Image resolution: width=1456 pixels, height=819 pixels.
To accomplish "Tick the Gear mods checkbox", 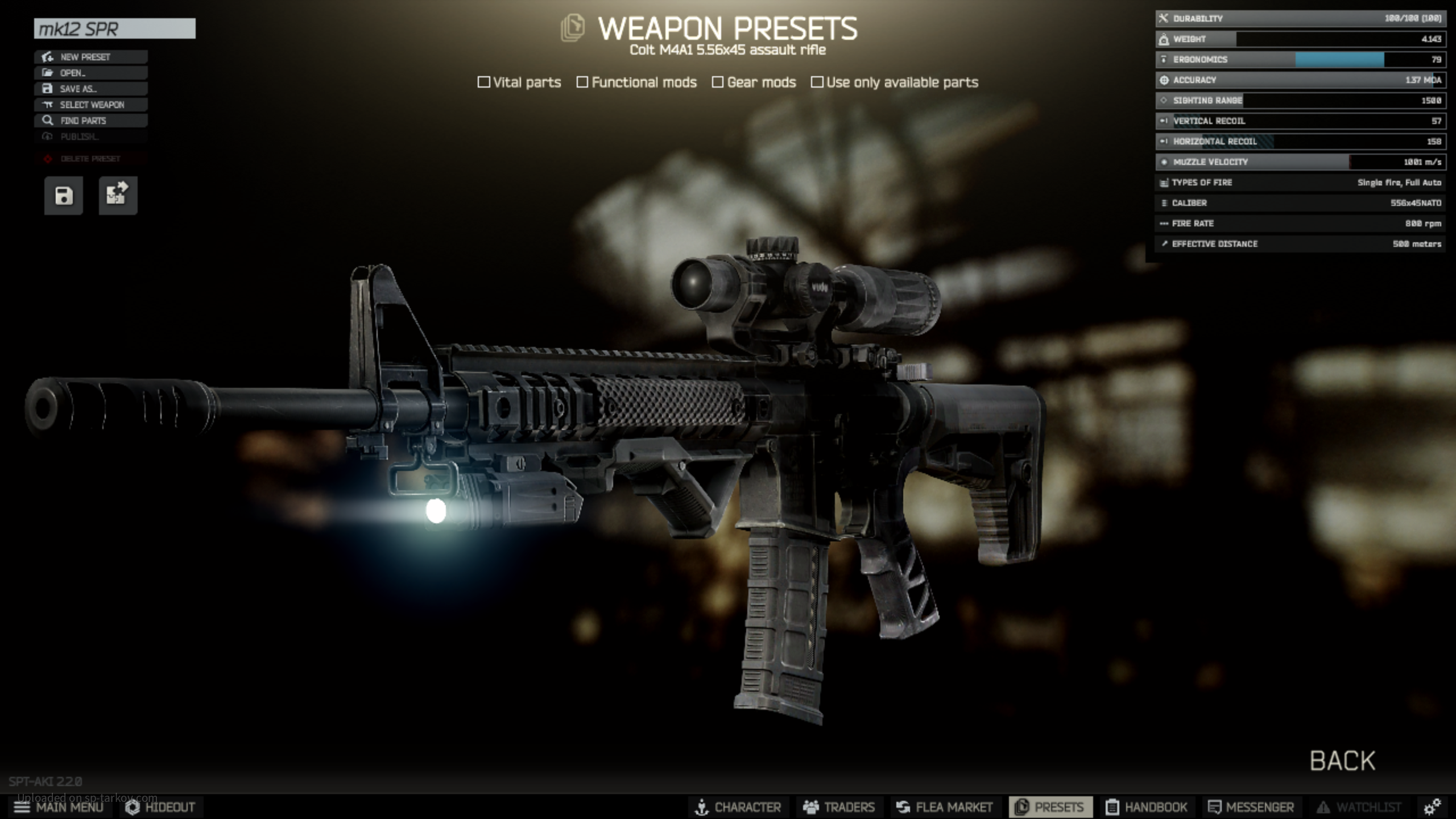I will pyautogui.click(x=718, y=82).
